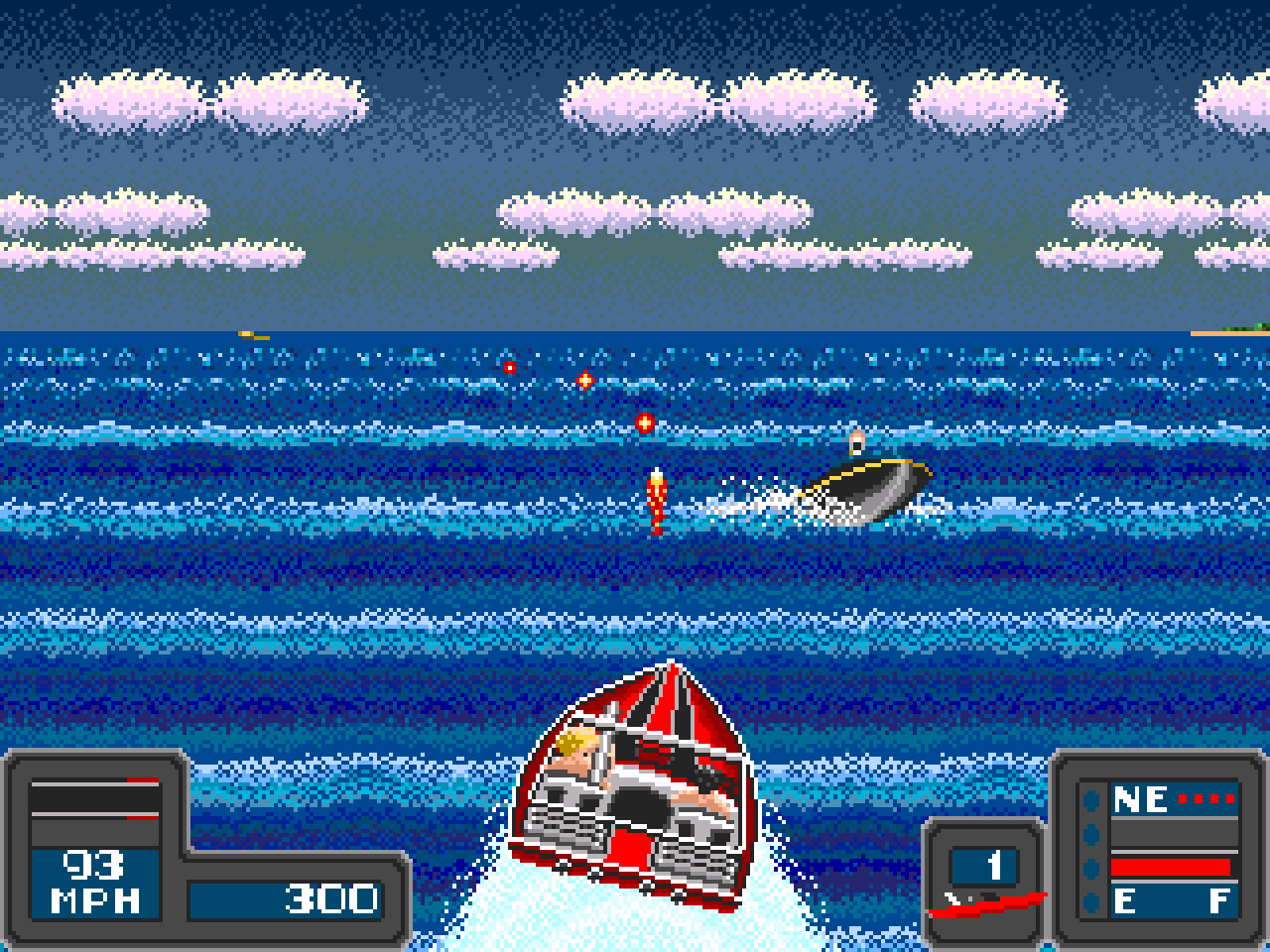The width and height of the screenshot is (1270, 952).
Task: Click the red buoy nearest the boat wake
Action: 645,421
